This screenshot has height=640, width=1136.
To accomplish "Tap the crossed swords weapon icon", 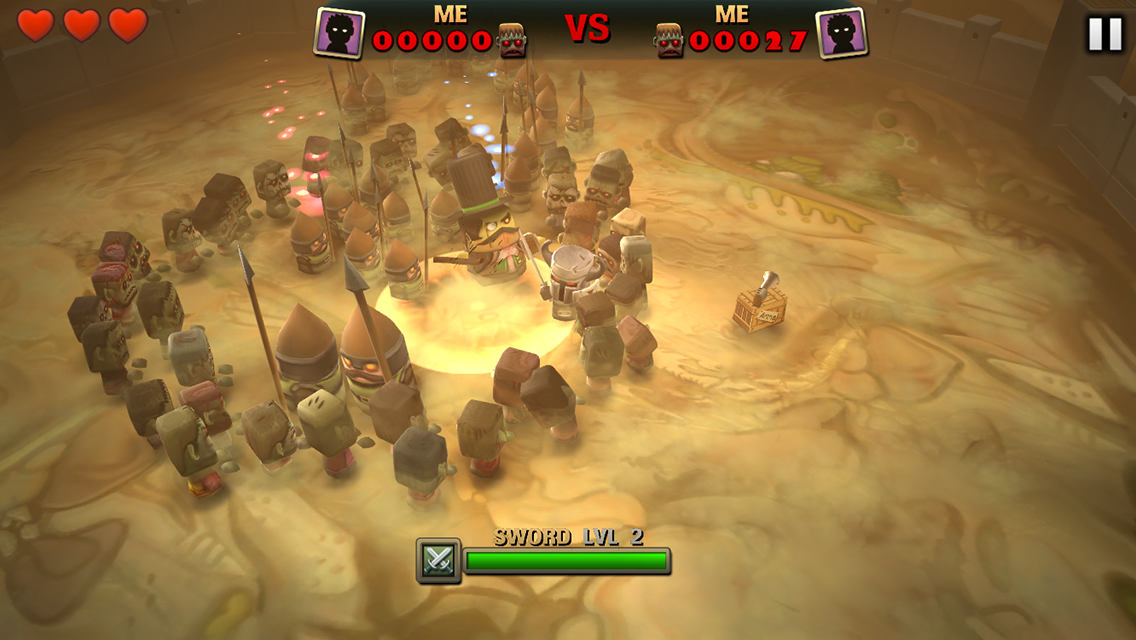I will [439, 561].
